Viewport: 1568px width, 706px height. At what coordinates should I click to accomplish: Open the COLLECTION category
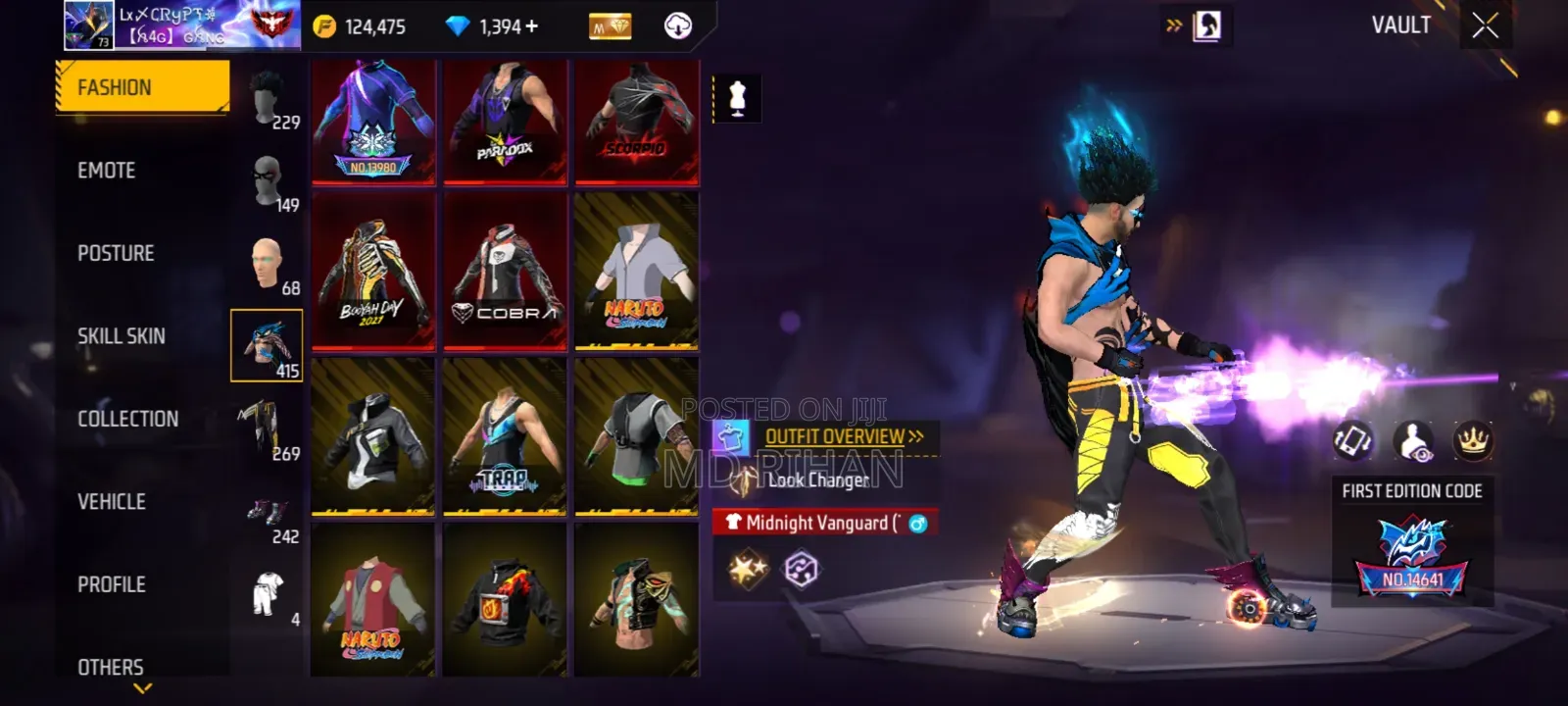point(127,419)
